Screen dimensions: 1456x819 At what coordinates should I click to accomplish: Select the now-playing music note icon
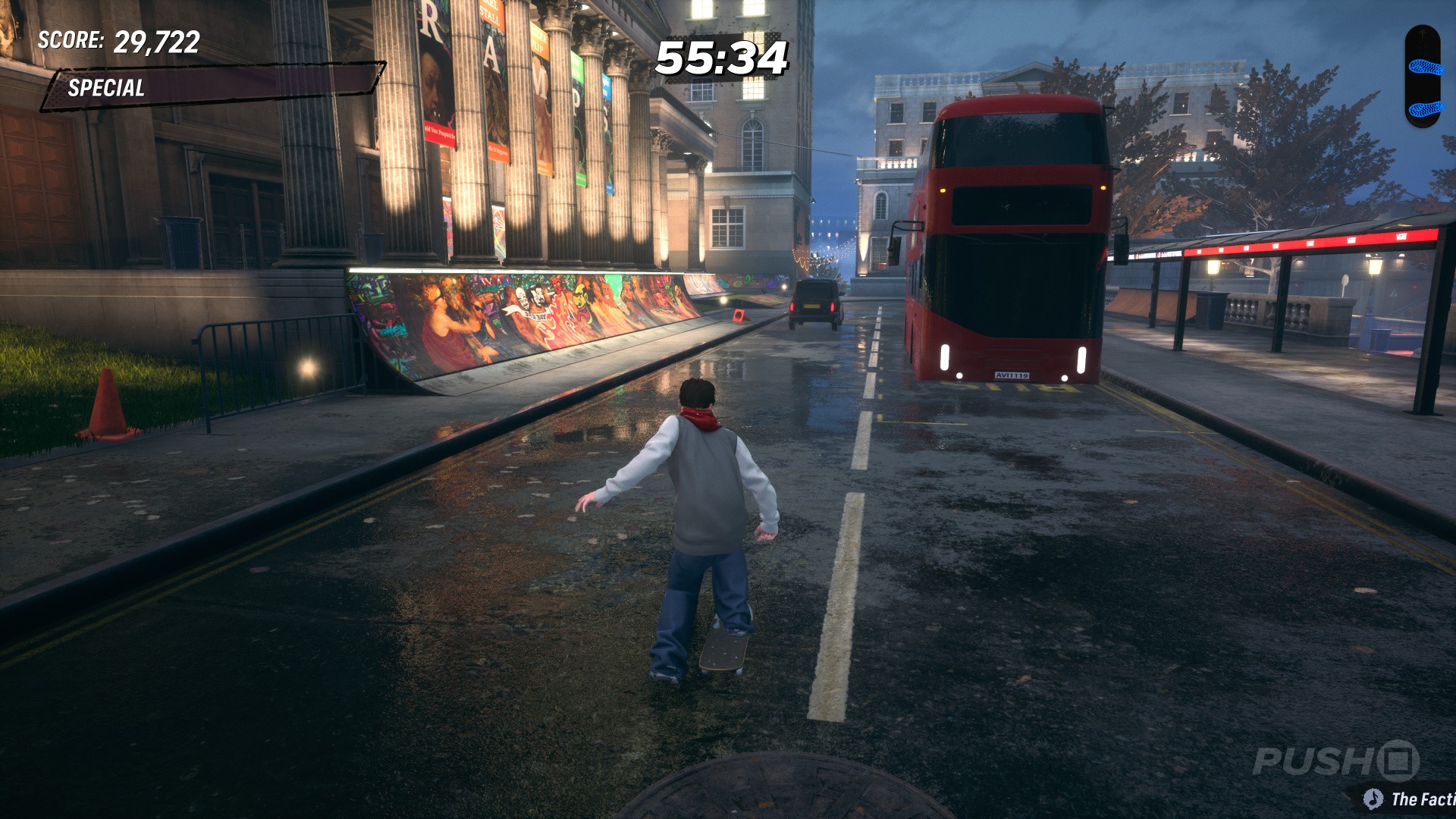pos(1373,799)
